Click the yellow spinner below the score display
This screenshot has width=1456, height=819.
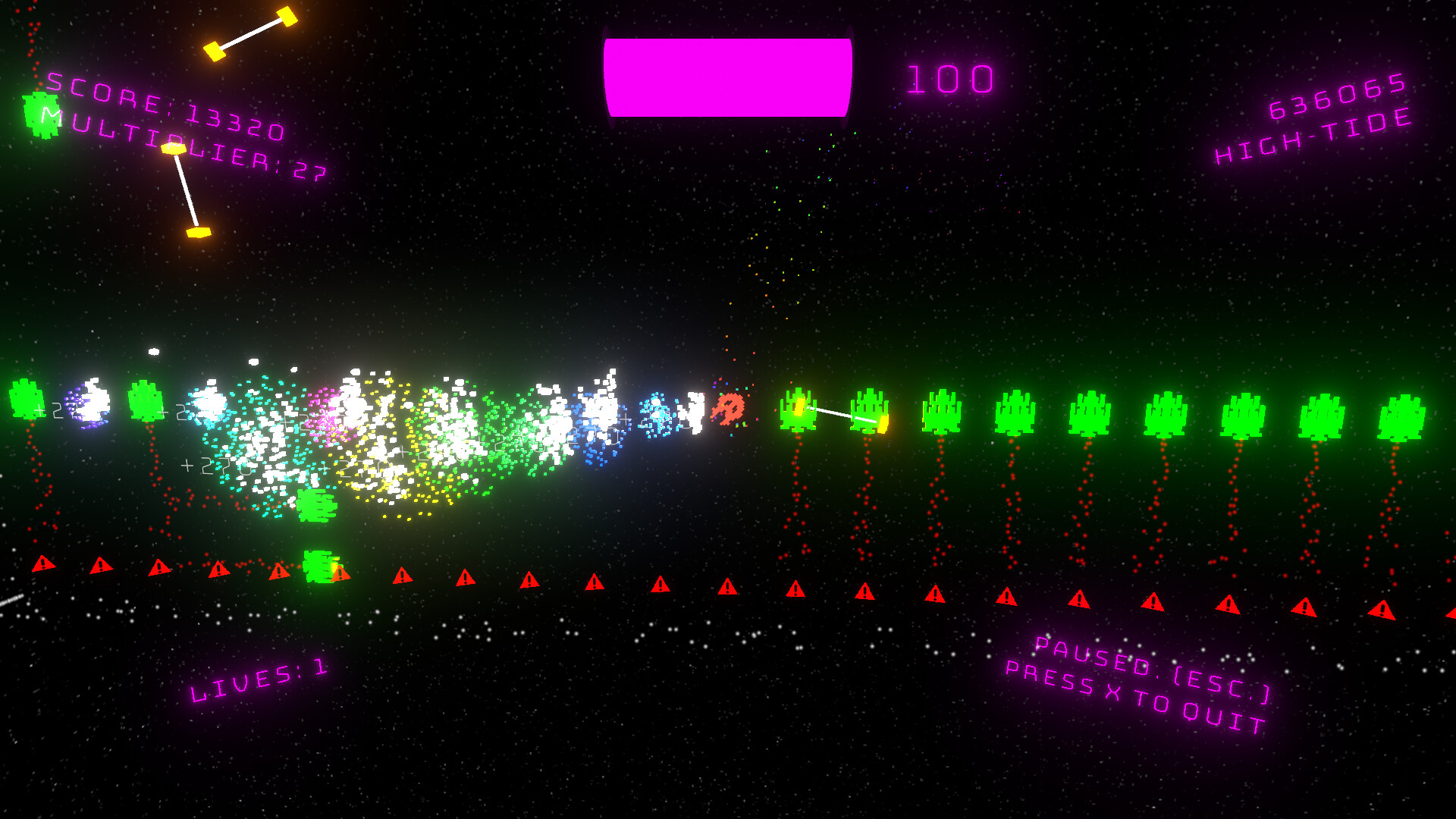click(186, 190)
